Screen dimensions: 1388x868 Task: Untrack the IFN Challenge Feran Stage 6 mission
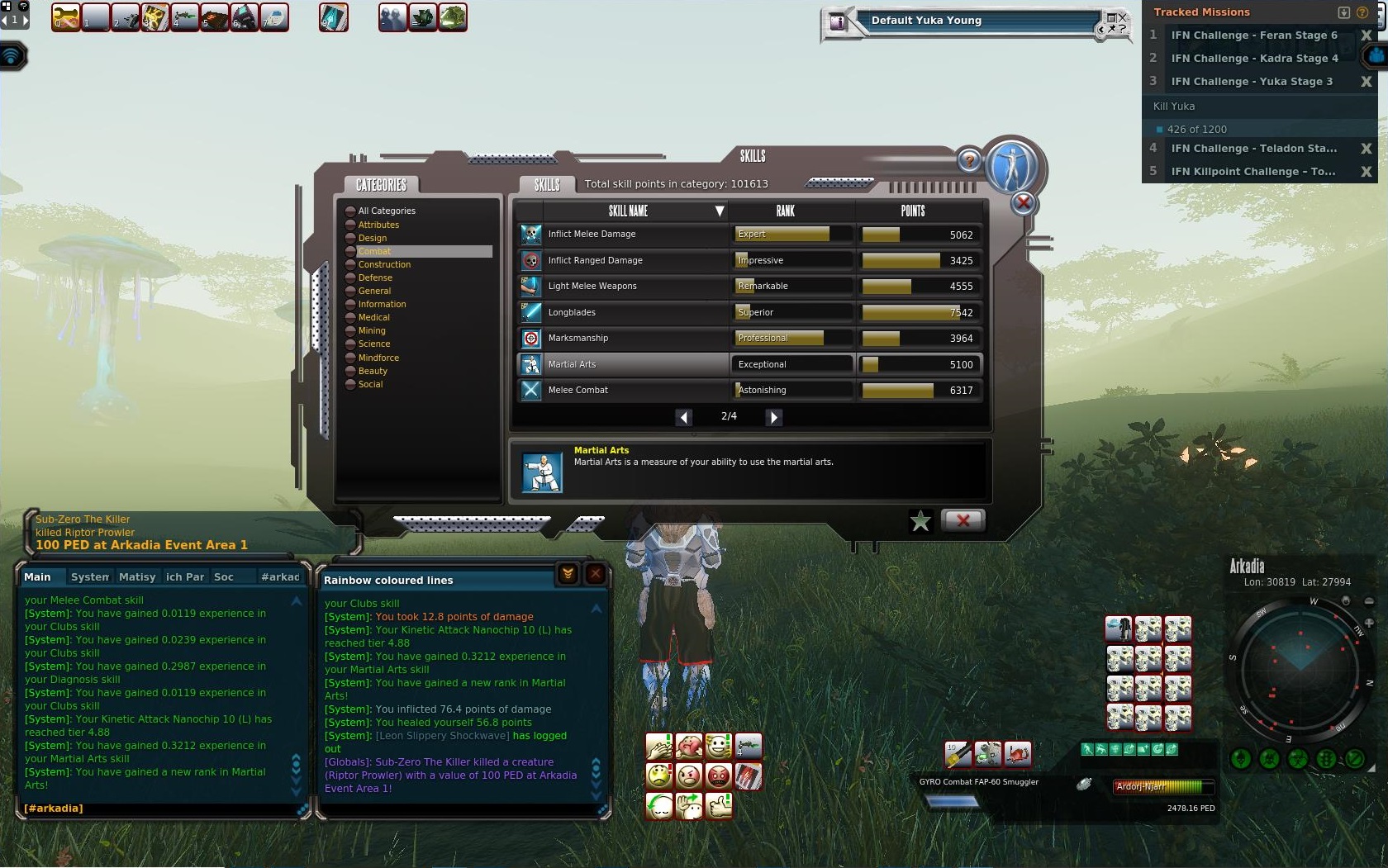1366,36
